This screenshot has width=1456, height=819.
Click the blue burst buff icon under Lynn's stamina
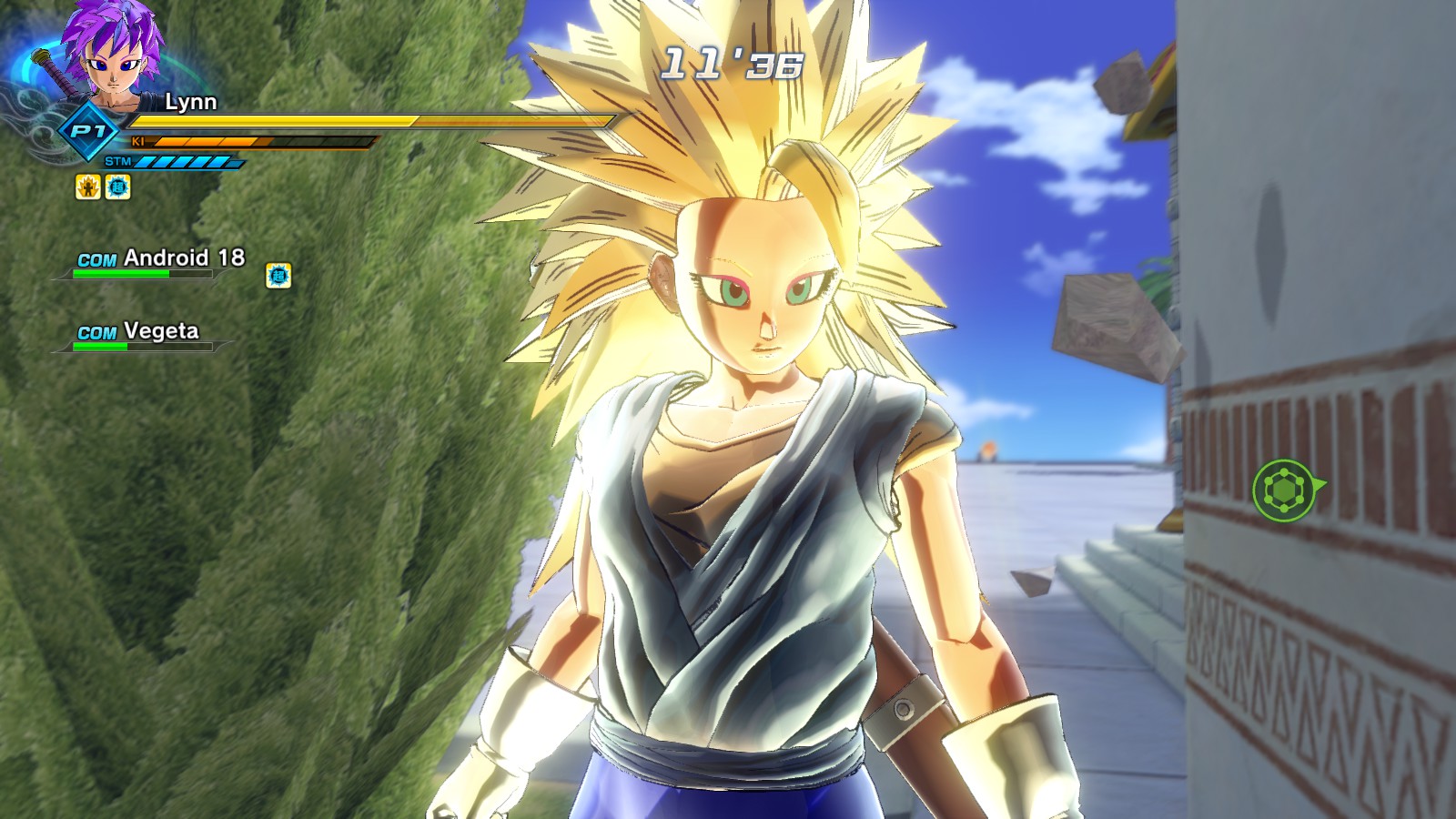point(118,187)
